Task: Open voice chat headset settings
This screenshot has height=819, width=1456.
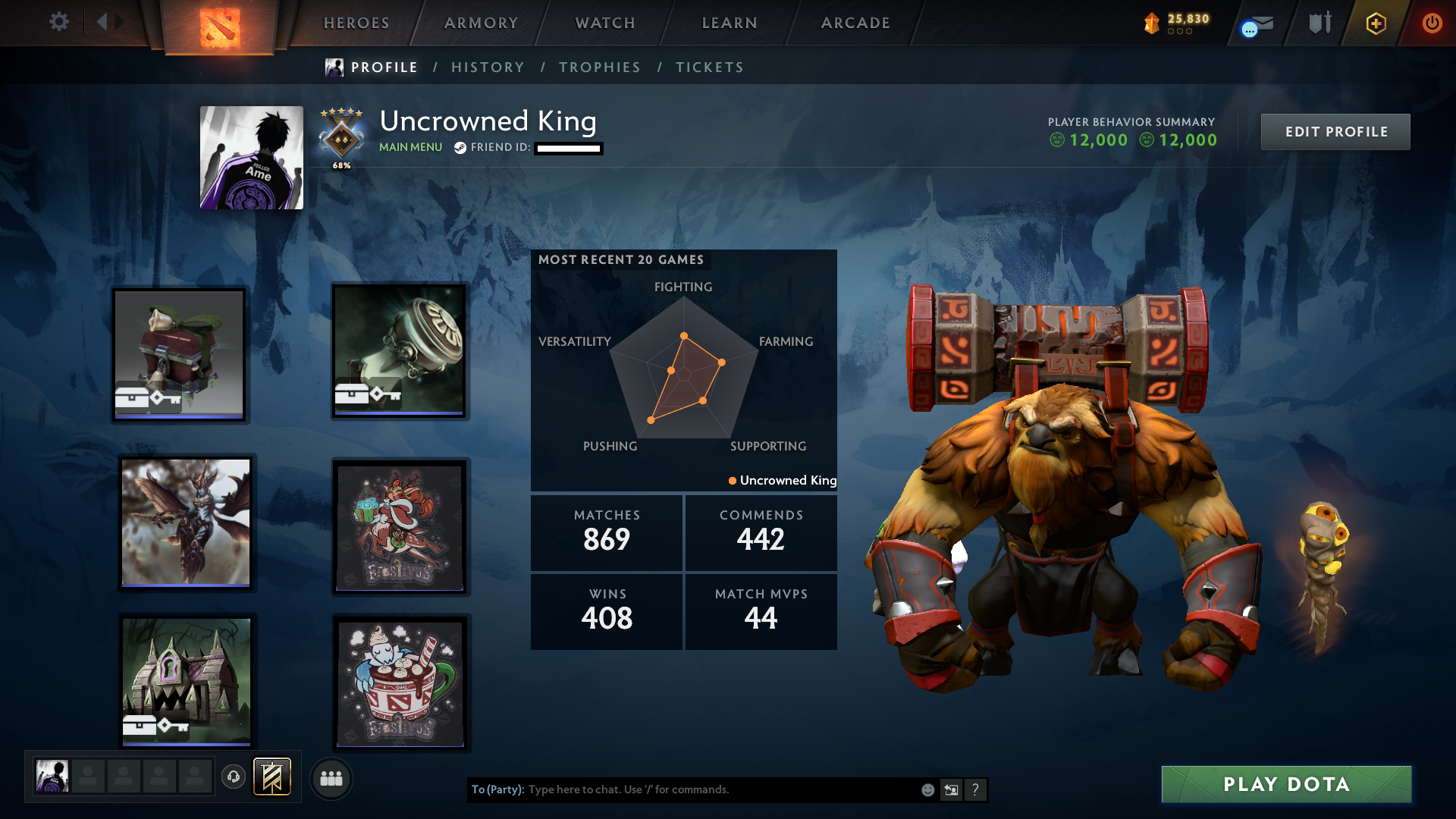Action: [234, 777]
